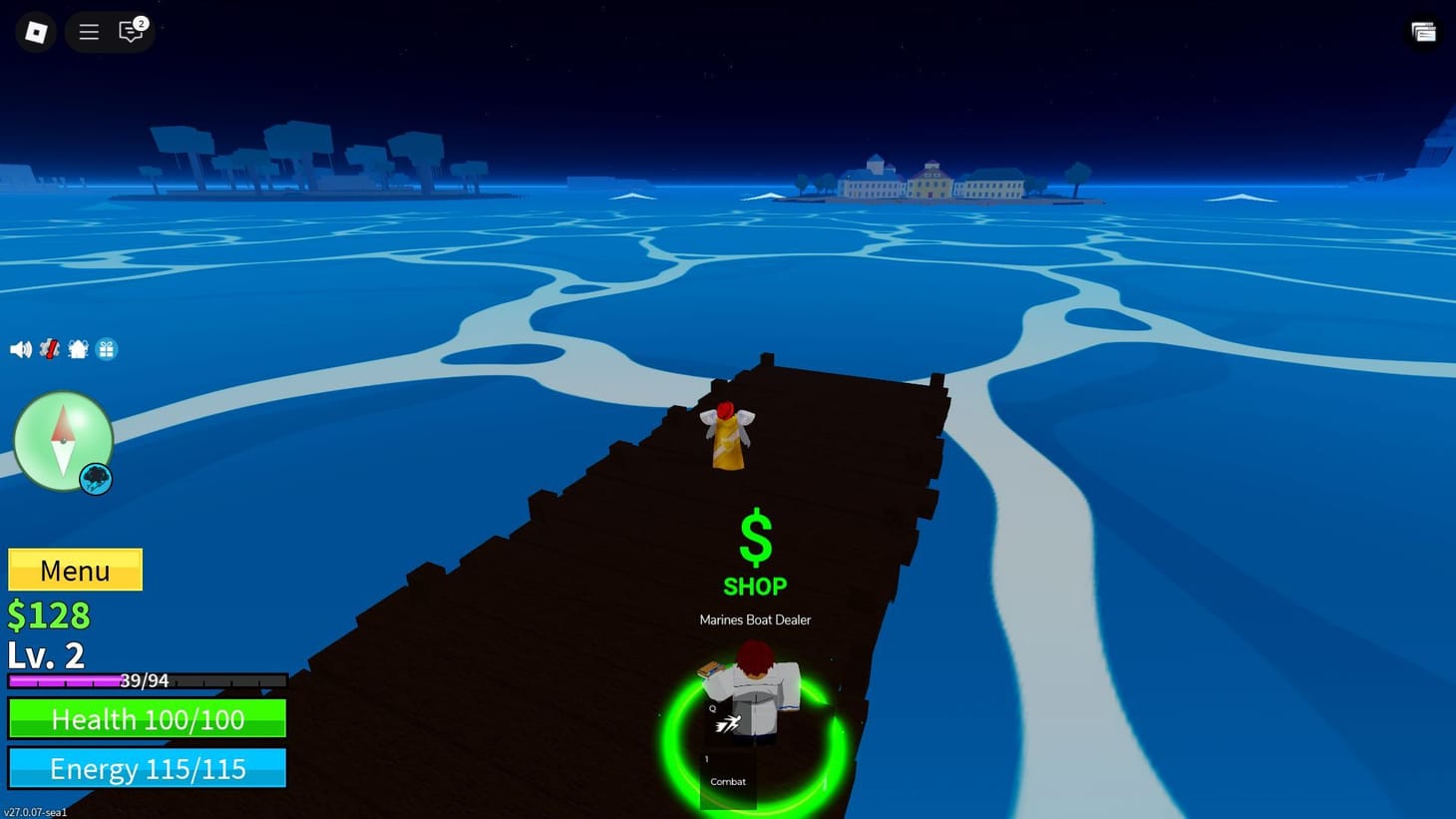1456x819 pixels.
Task: Open the settings gear with red alert
Action: 49,349
